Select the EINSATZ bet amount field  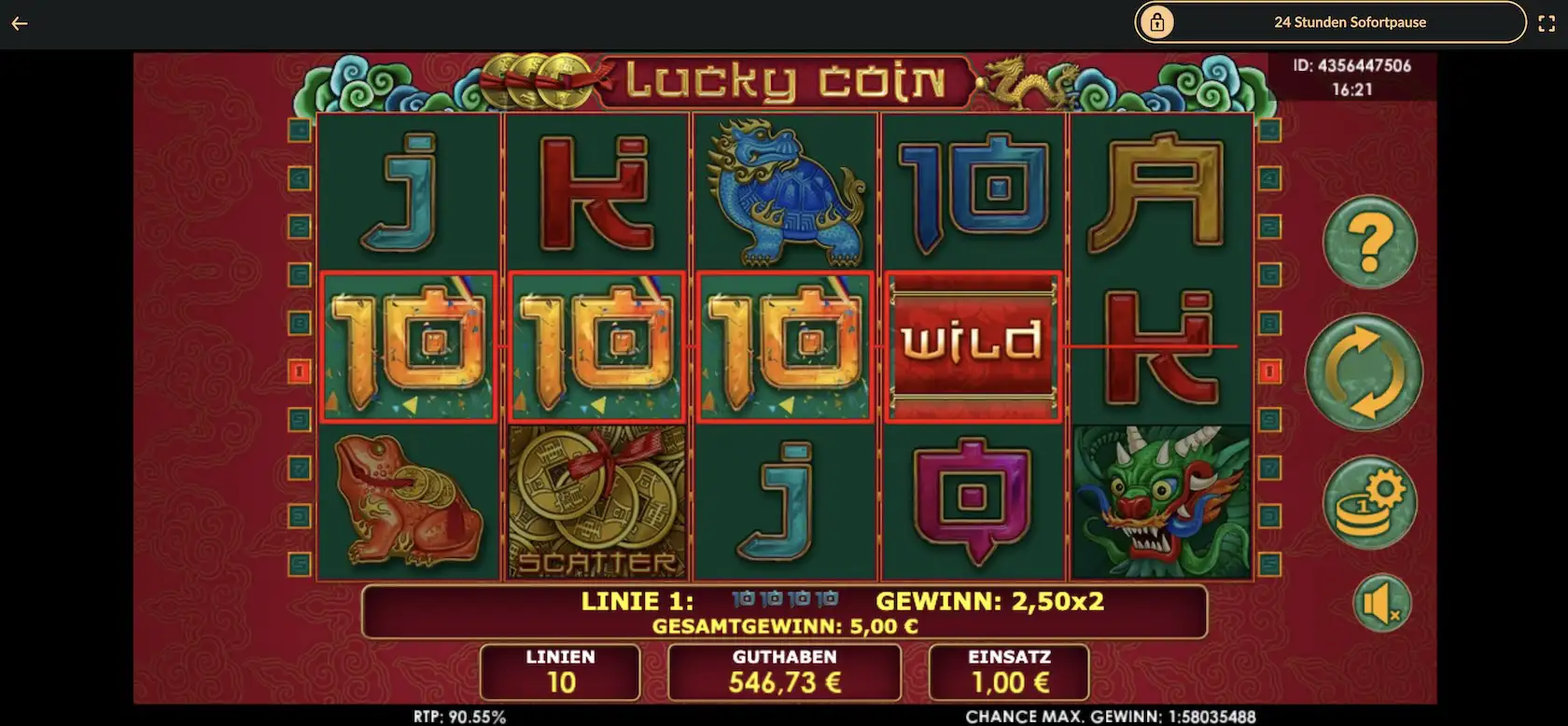pos(1009,672)
